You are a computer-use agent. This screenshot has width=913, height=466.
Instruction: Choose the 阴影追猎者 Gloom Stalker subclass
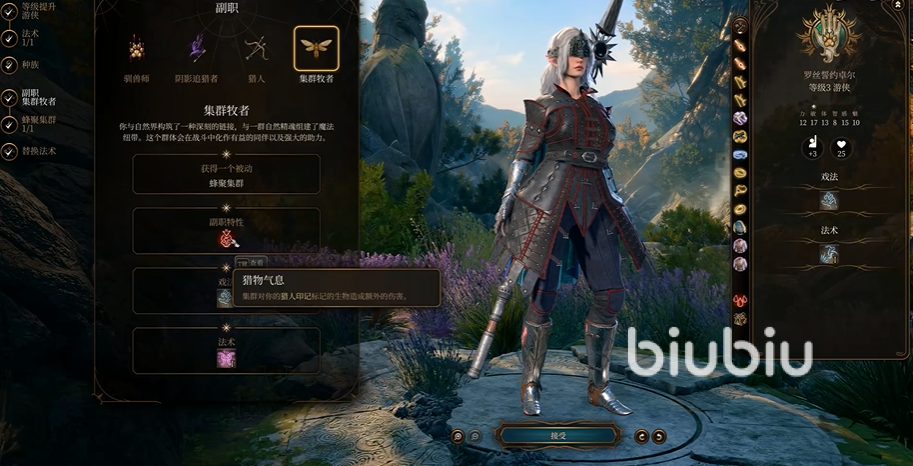(x=197, y=49)
